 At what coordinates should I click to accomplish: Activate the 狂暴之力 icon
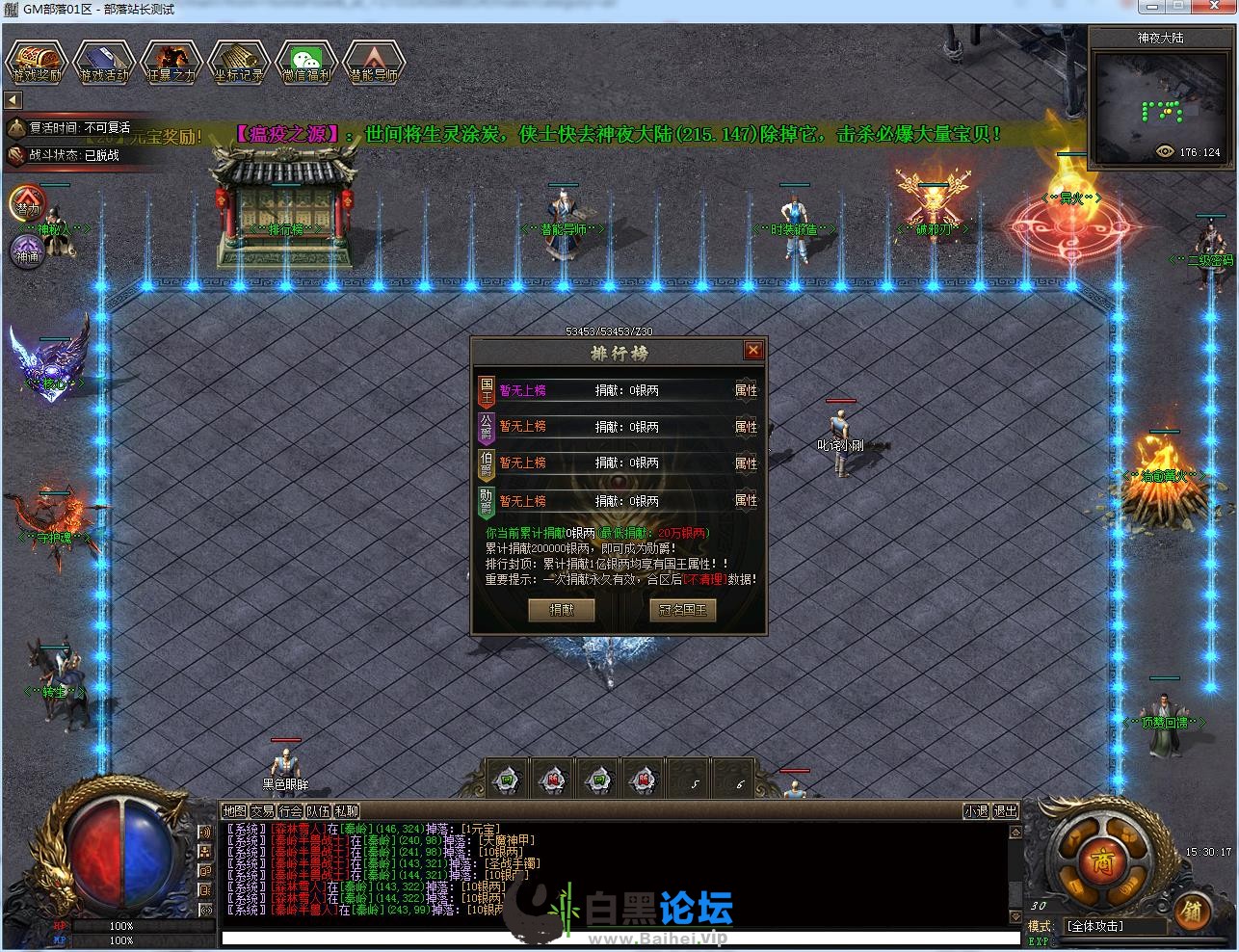(x=171, y=62)
